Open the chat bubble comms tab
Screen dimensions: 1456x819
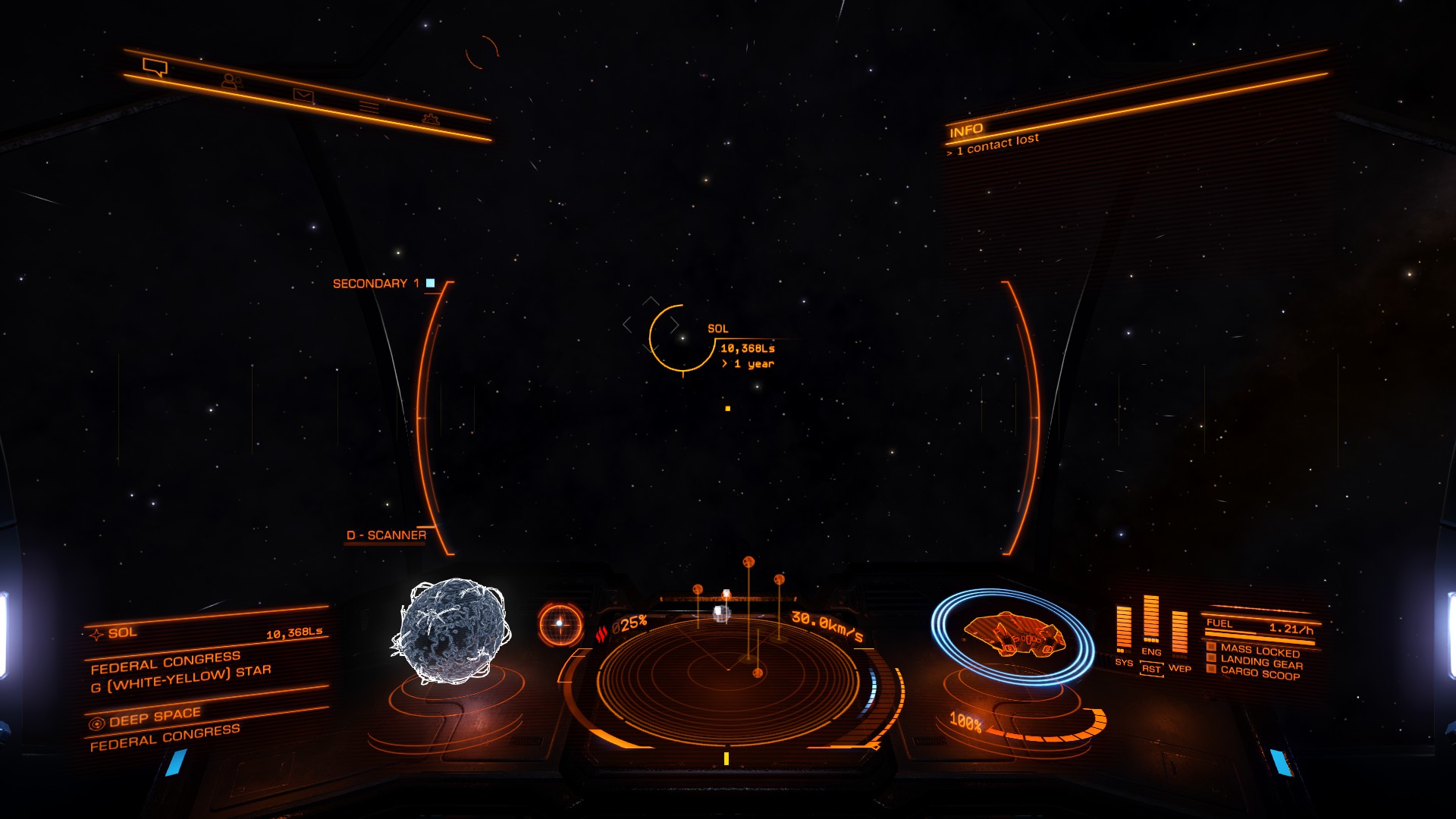tap(155, 67)
